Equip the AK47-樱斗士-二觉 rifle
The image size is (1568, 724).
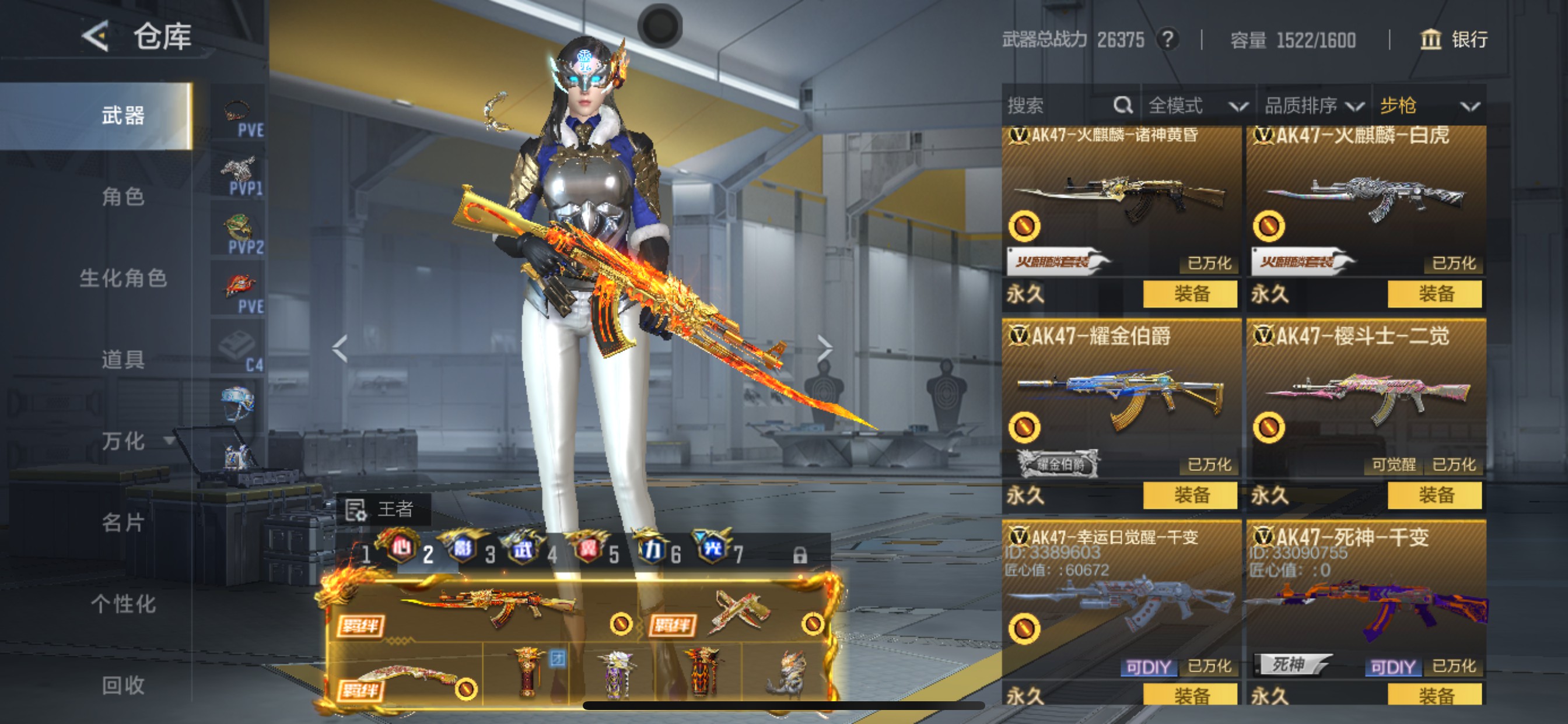pos(1434,495)
